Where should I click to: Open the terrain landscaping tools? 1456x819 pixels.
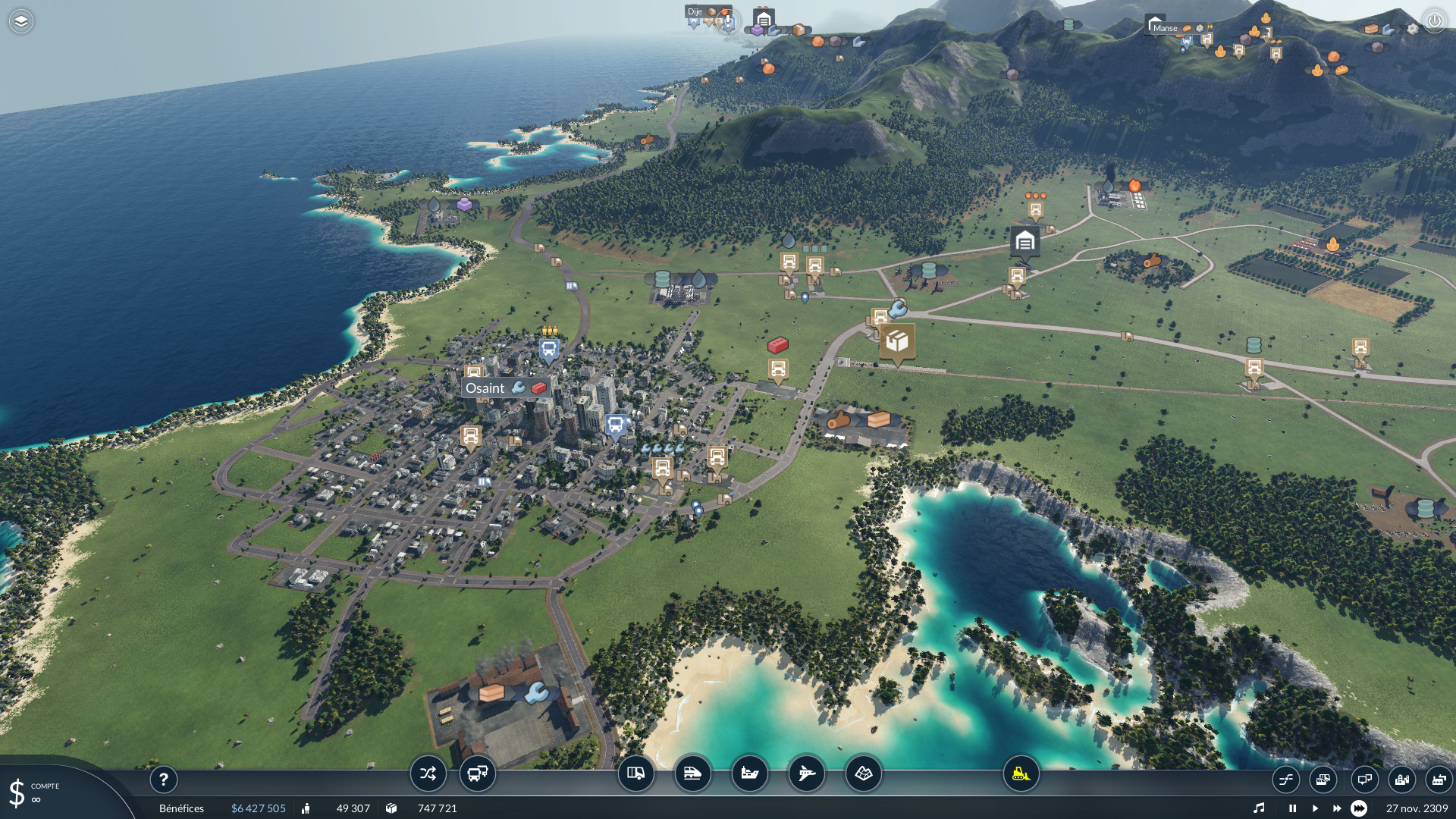pos(863,773)
